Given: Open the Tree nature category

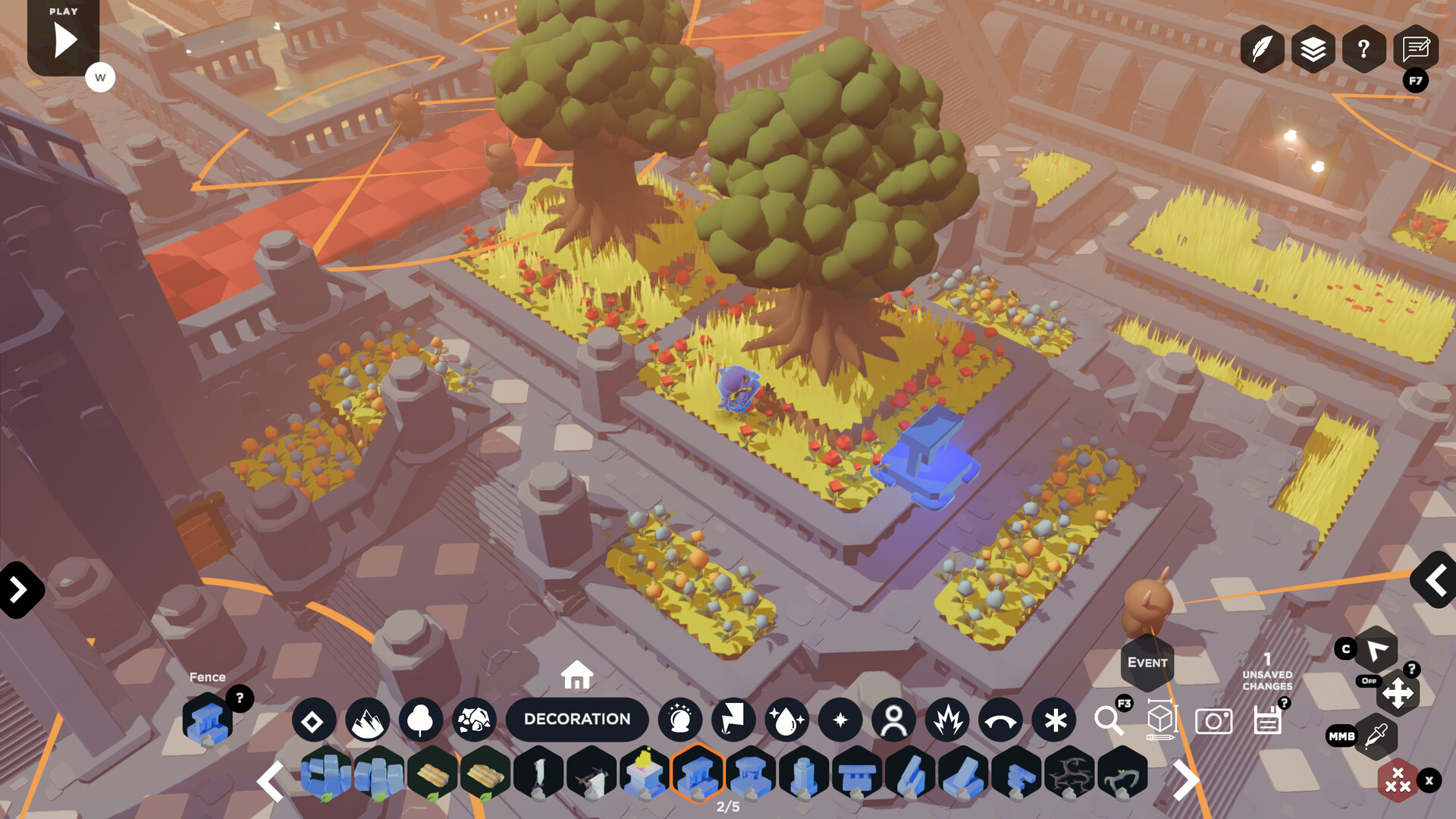Looking at the screenshot, I should (x=422, y=720).
